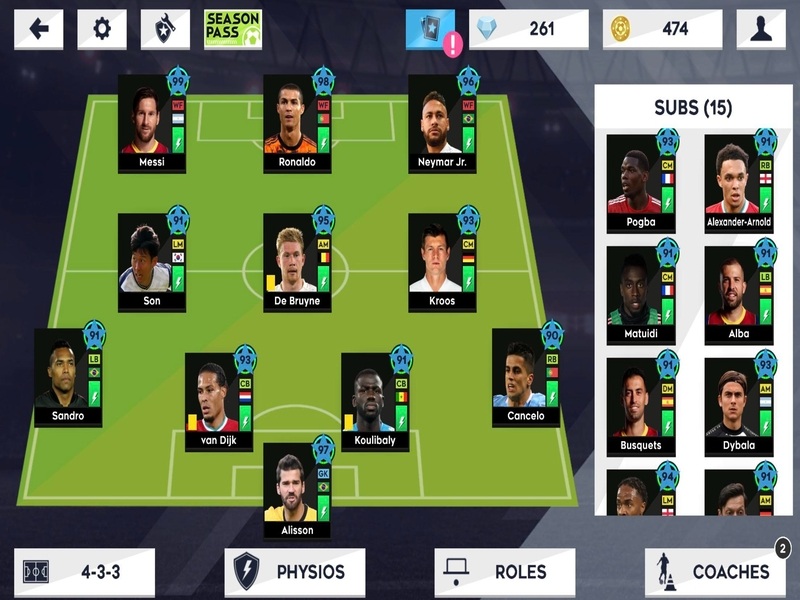Choose the Neymar Jr. card
This screenshot has width=800, height=600.
pyautogui.click(x=442, y=123)
